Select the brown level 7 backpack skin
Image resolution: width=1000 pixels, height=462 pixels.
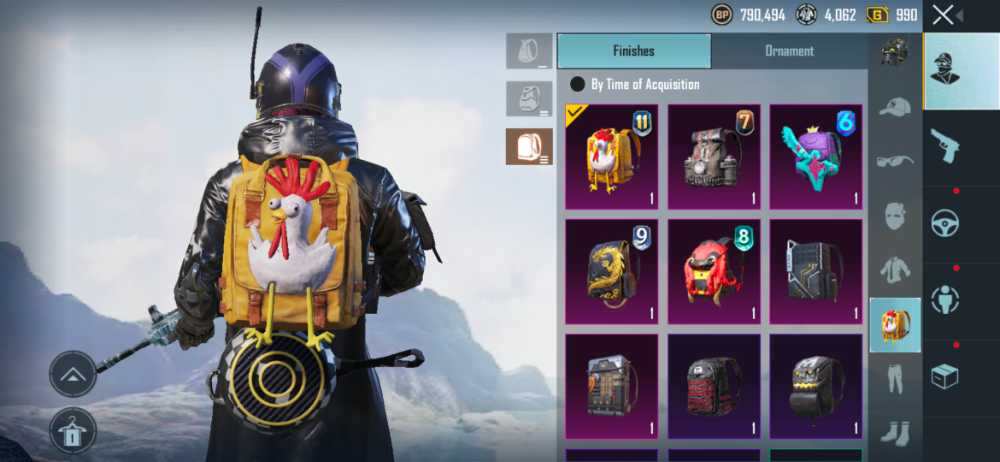(714, 157)
